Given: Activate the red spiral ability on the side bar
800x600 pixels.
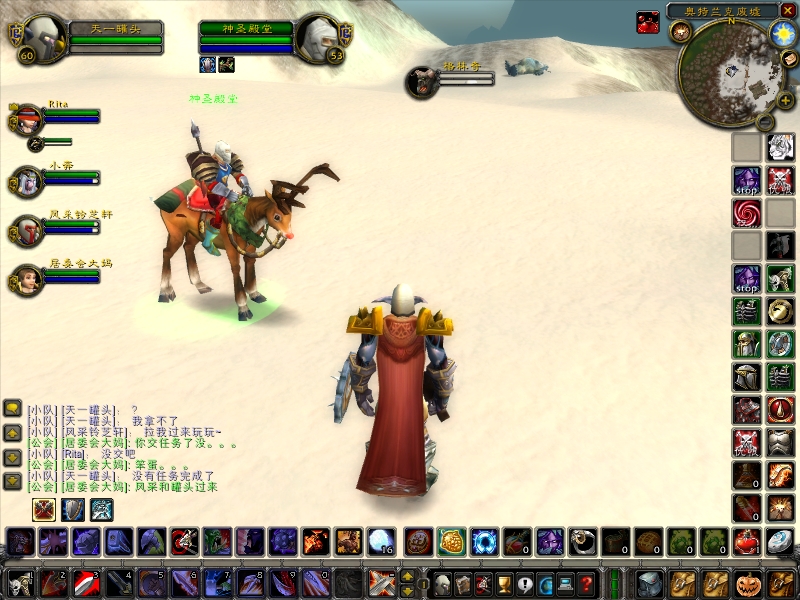Looking at the screenshot, I should coord(746,212).
